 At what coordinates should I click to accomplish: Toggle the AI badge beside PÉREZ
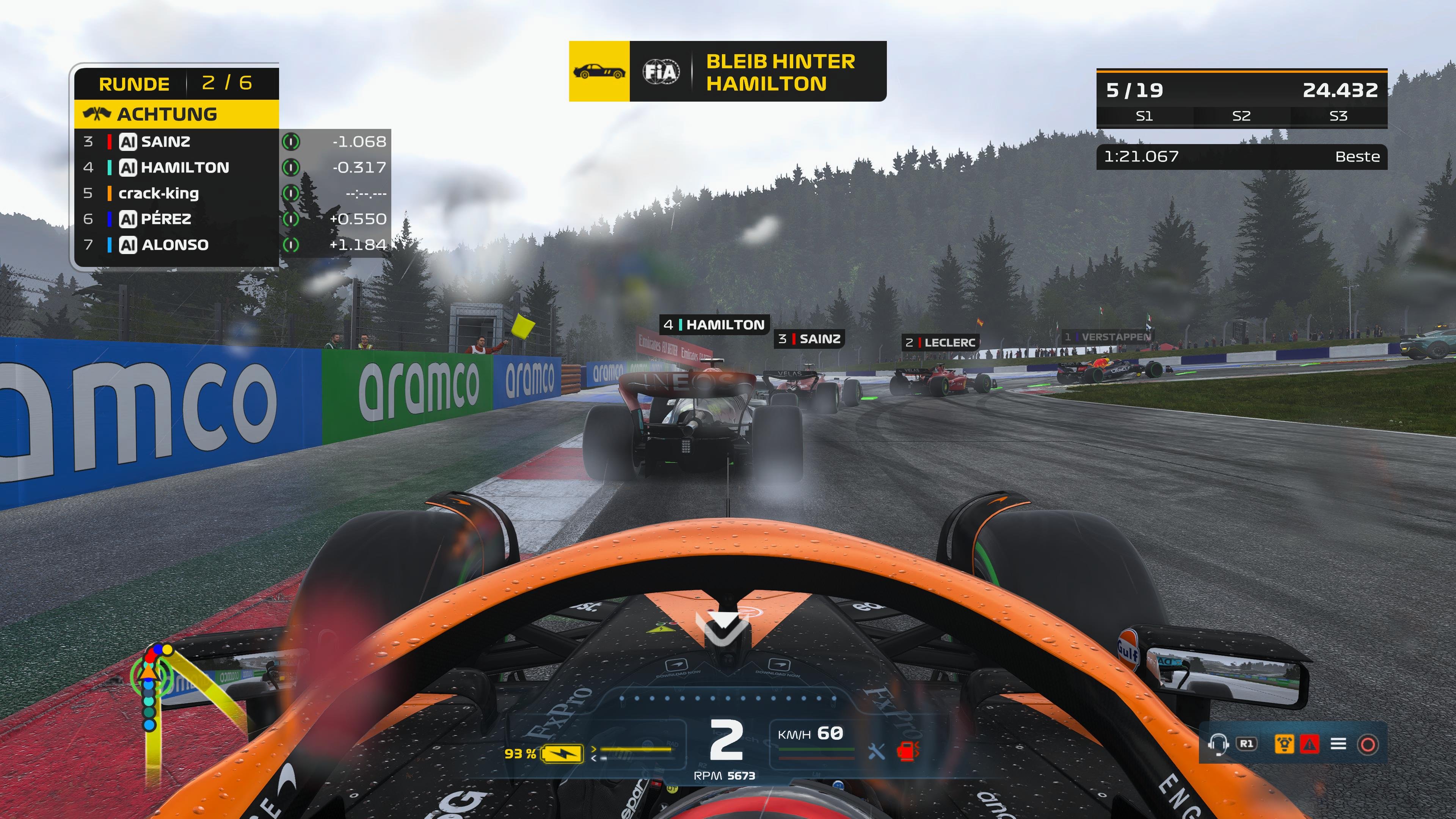point(128,219)
